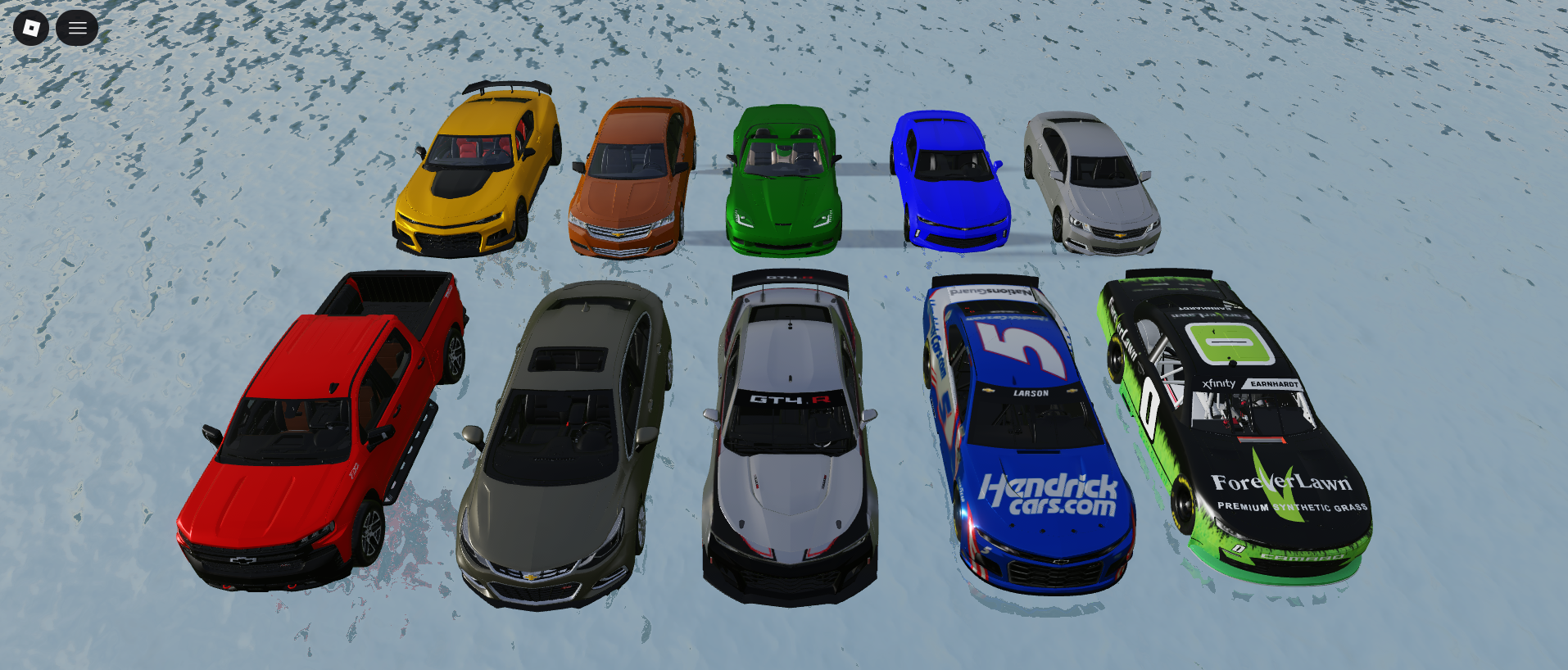The height and width of the screenshot is (670, 1568).
Task: Open the Roblox logo menu
Action: click(x=31, y=28)
